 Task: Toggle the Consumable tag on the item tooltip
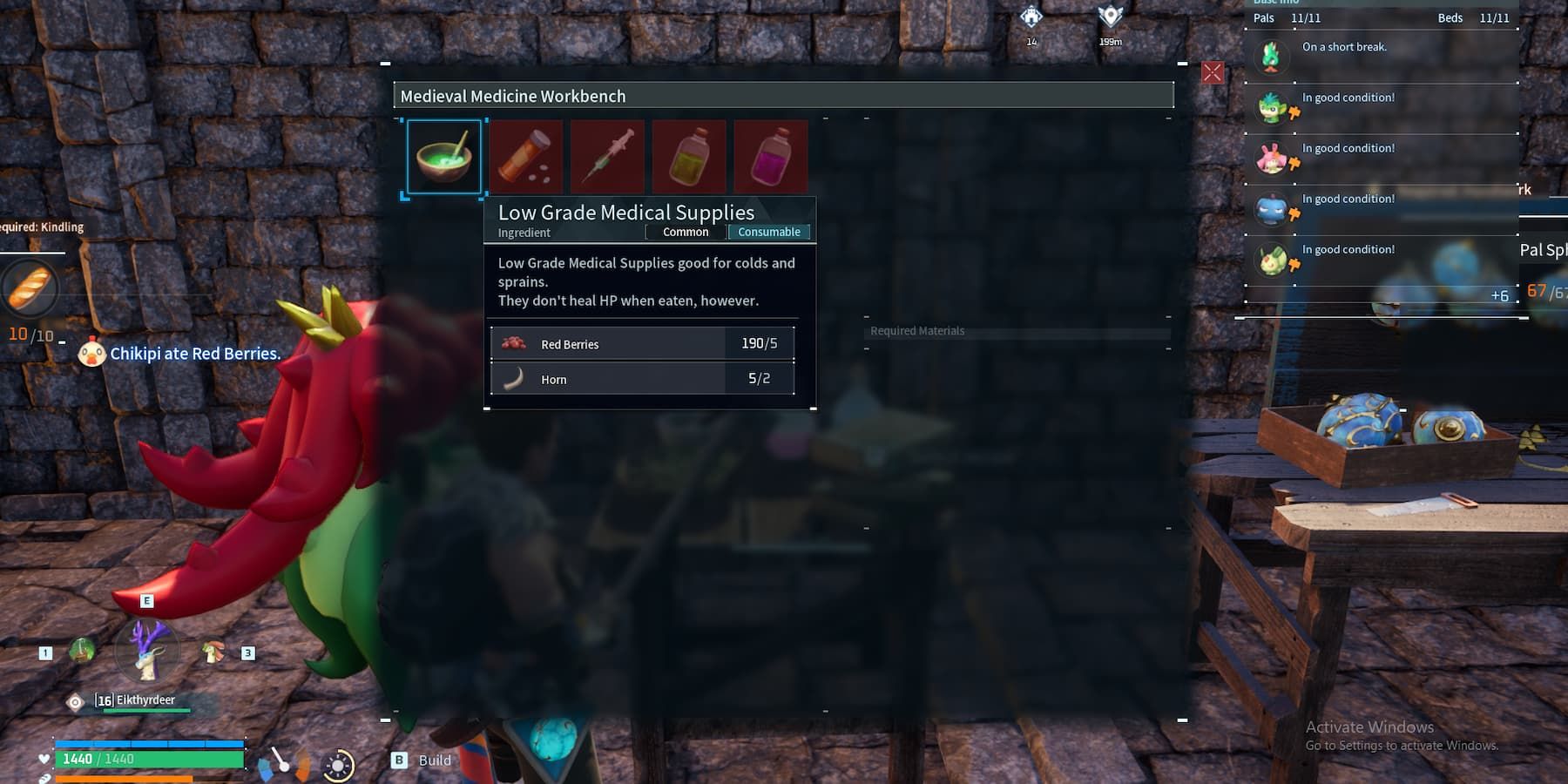(768, 232)
